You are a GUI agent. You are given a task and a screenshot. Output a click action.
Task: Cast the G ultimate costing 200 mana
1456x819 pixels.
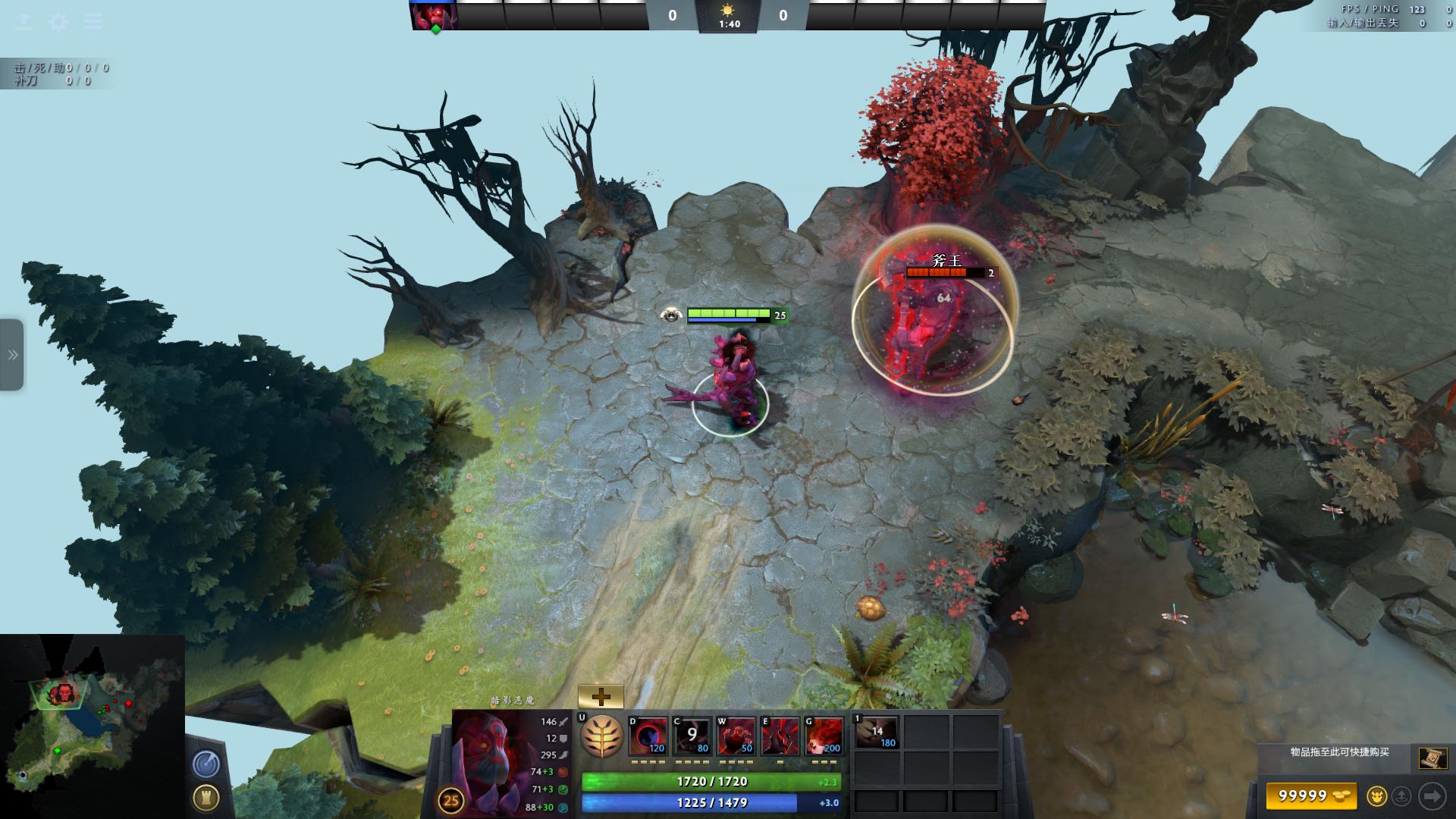point(824,736)
